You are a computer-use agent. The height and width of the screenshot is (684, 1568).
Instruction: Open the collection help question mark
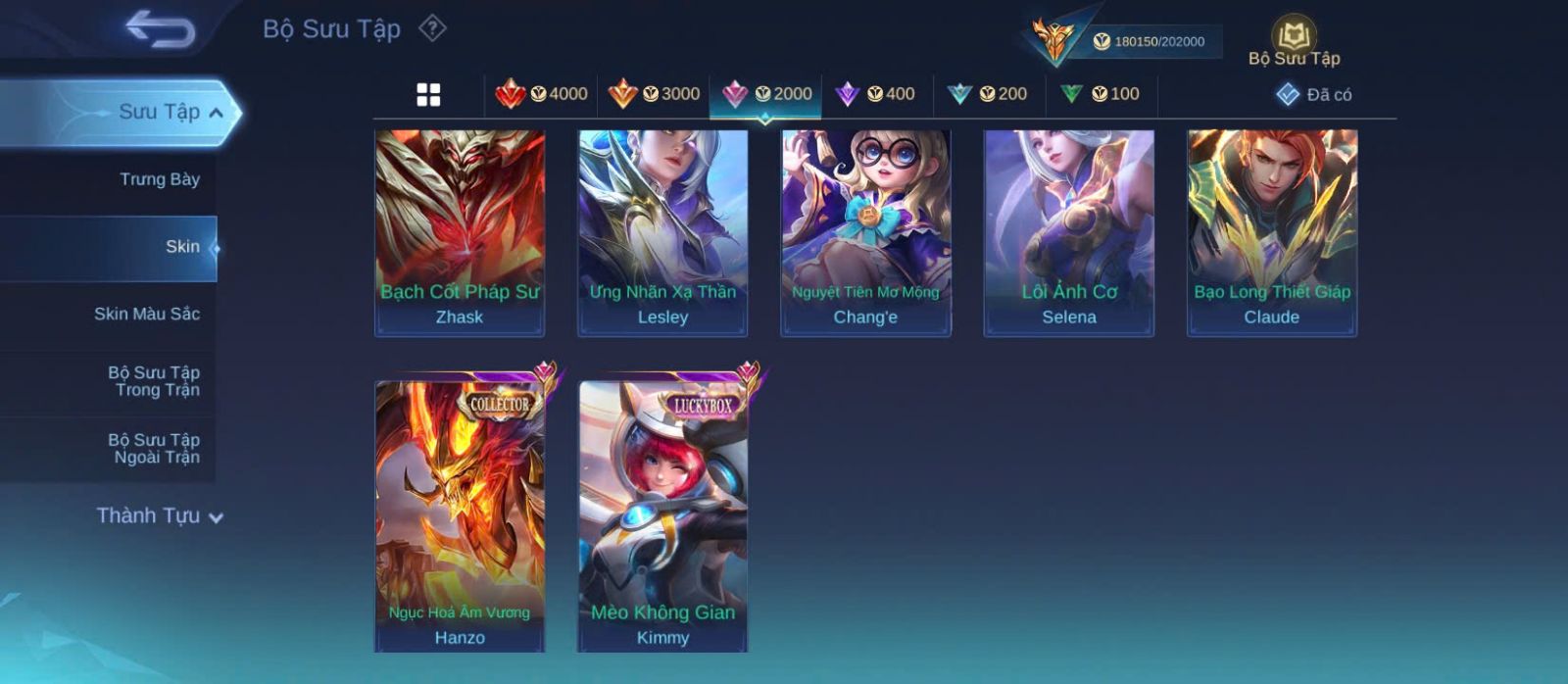tap(432, 28)
